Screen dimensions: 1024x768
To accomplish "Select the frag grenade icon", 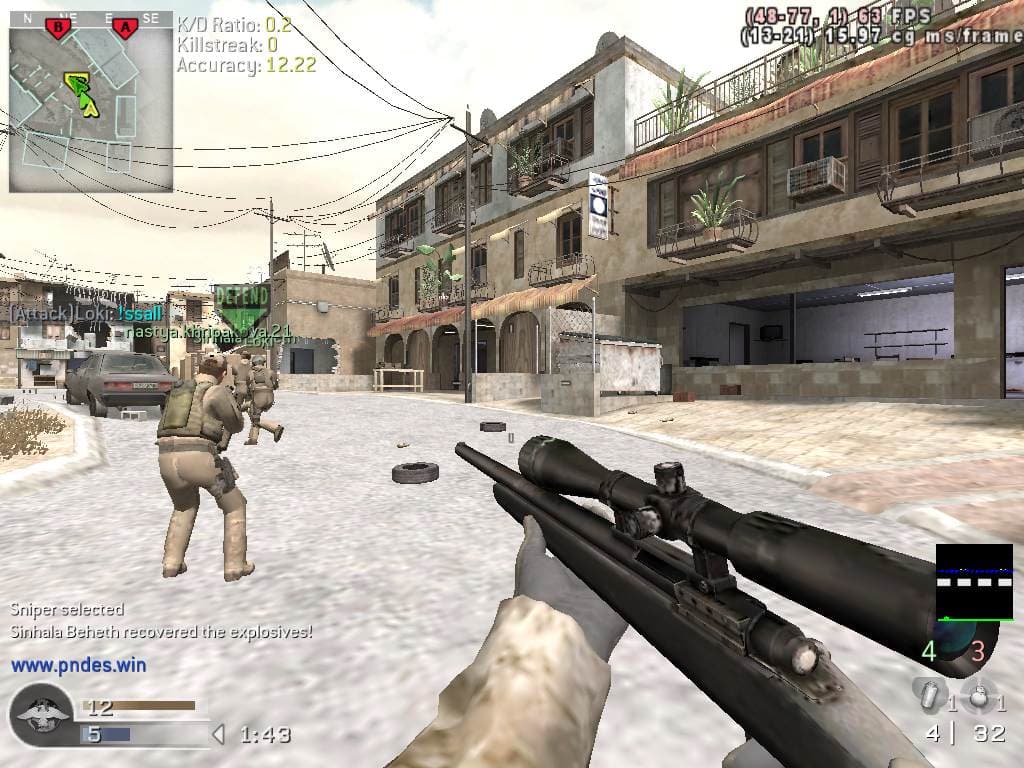I will (x=979, y=697).
